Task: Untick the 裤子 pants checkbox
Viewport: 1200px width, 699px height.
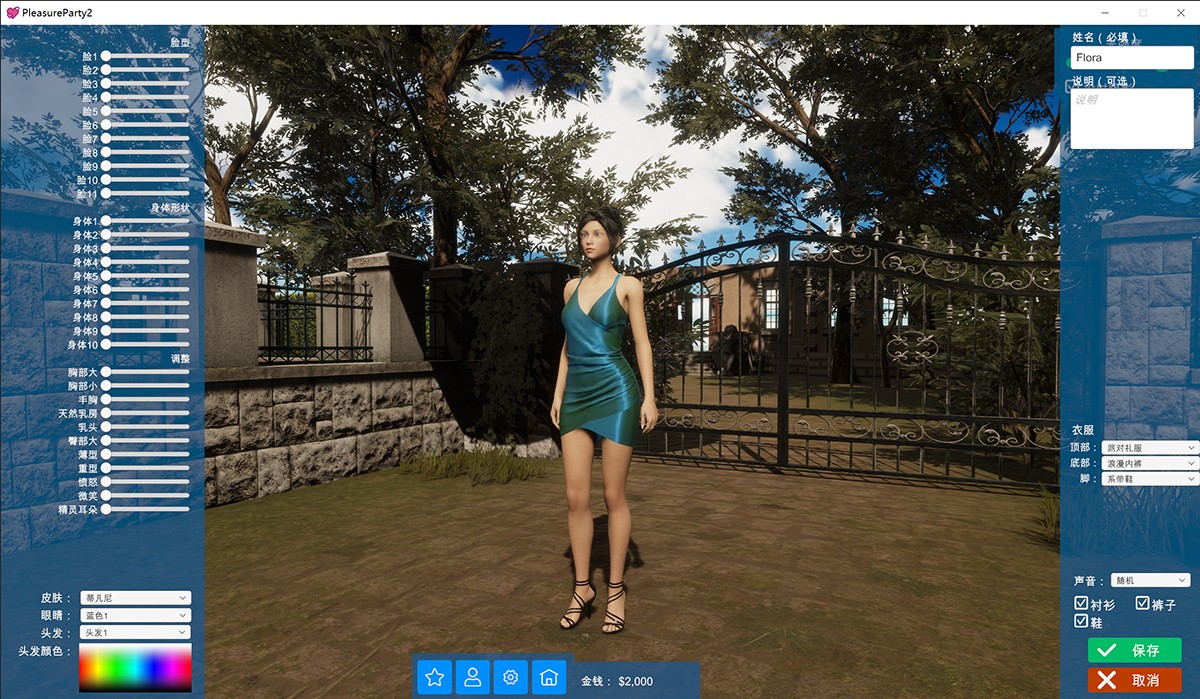Action: click(1143, 604)
